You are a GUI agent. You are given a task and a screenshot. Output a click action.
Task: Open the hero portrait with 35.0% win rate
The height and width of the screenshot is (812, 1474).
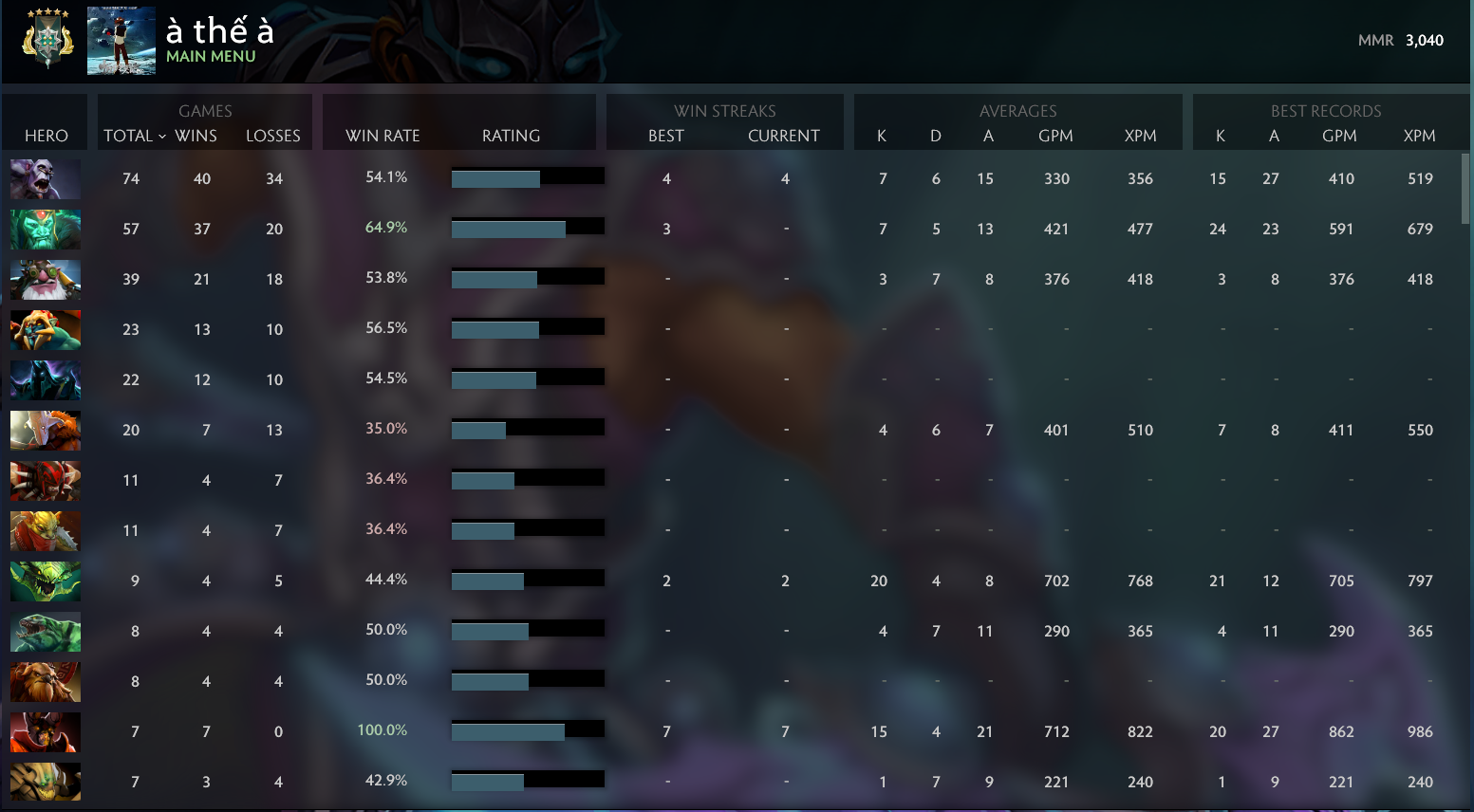click(45, 430)
